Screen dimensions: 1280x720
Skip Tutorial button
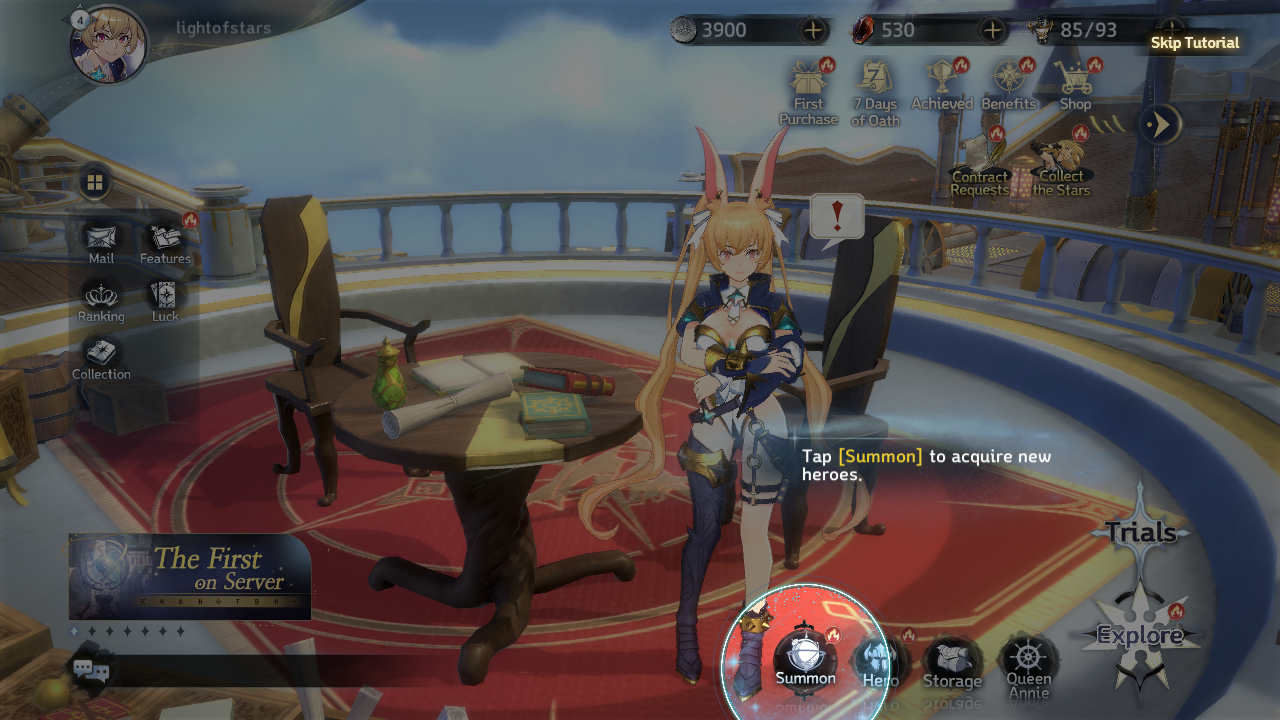(x=1194, y=43)
